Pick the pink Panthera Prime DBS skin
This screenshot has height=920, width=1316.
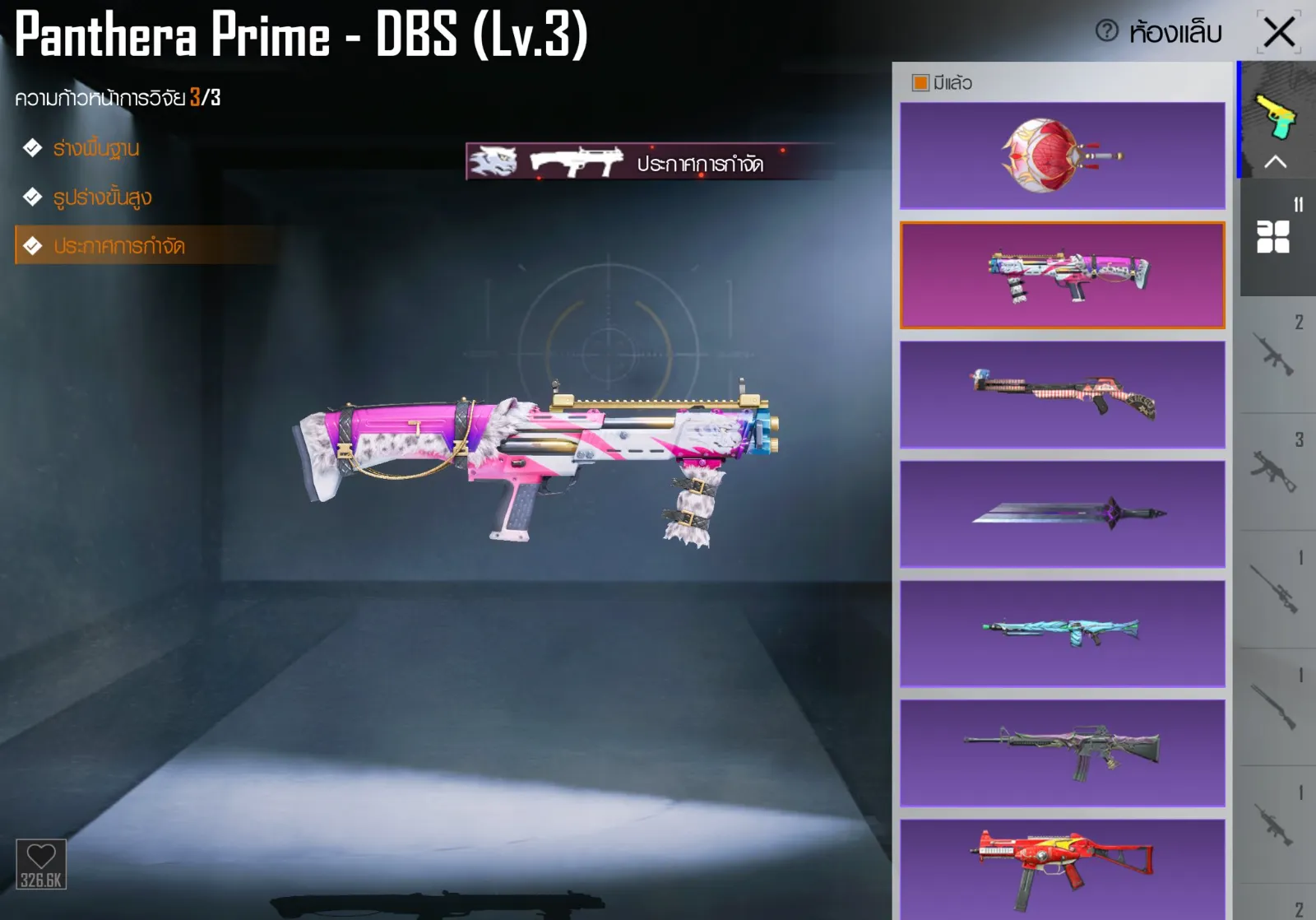[1062, 275]
